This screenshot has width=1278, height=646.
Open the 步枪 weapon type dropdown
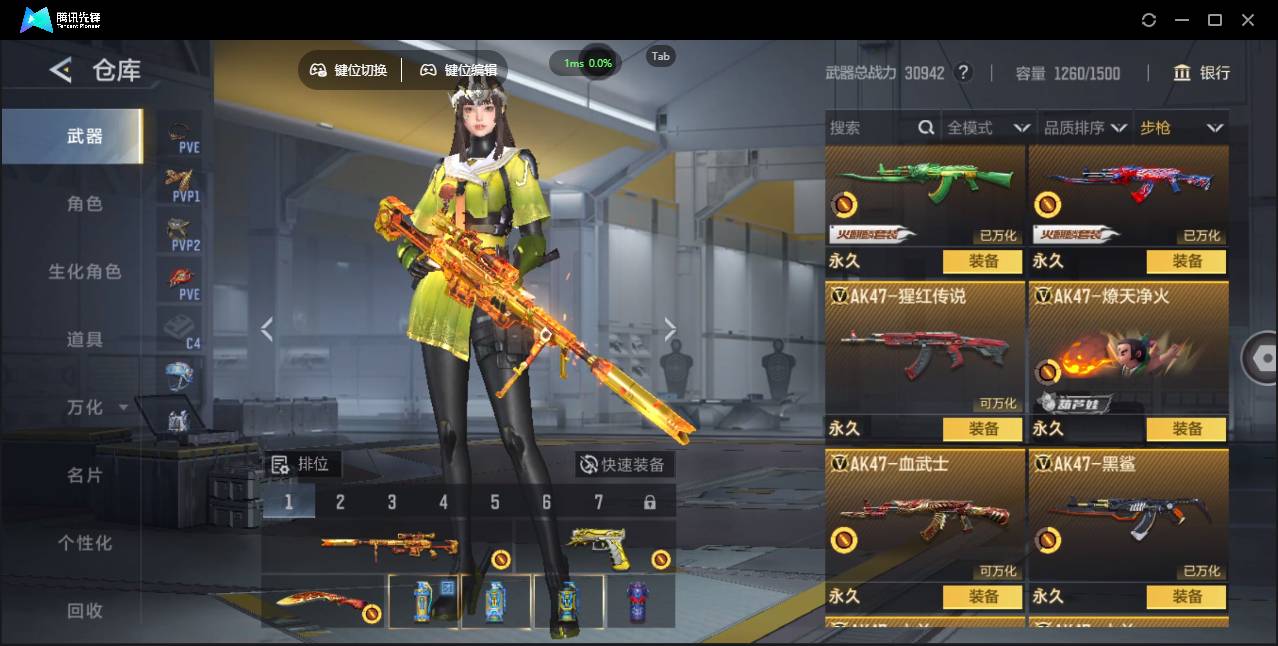(x=1181, y=128)
